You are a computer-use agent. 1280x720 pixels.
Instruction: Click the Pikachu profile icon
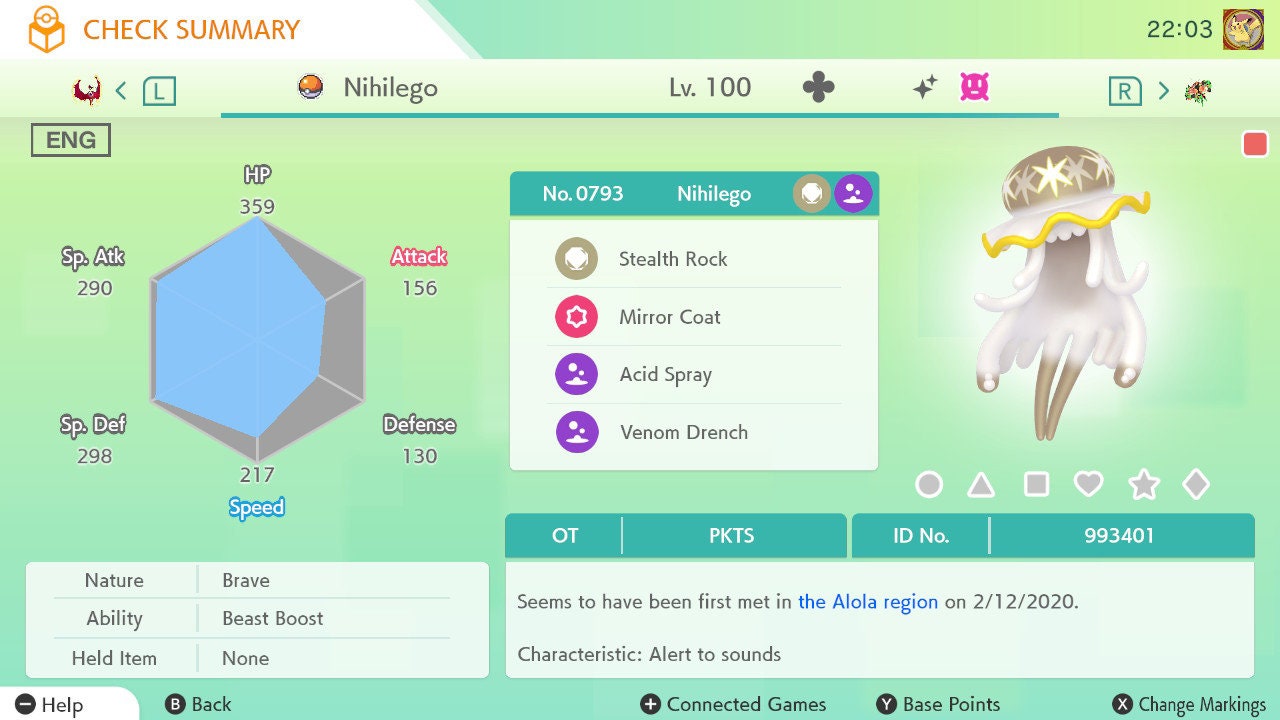(x=1243, y=29)
